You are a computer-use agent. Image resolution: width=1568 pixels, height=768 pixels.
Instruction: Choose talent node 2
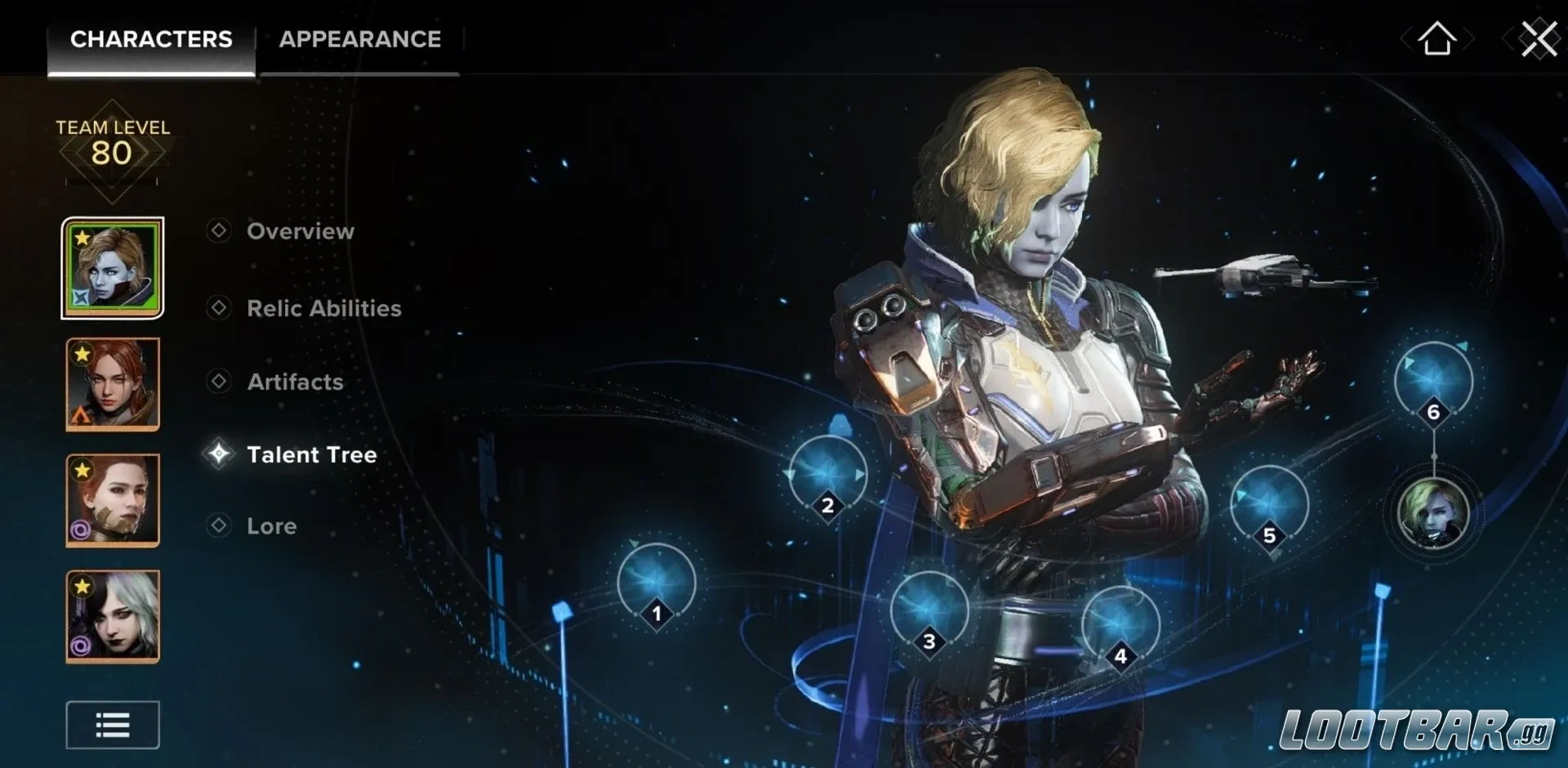[x=827, y=476]
